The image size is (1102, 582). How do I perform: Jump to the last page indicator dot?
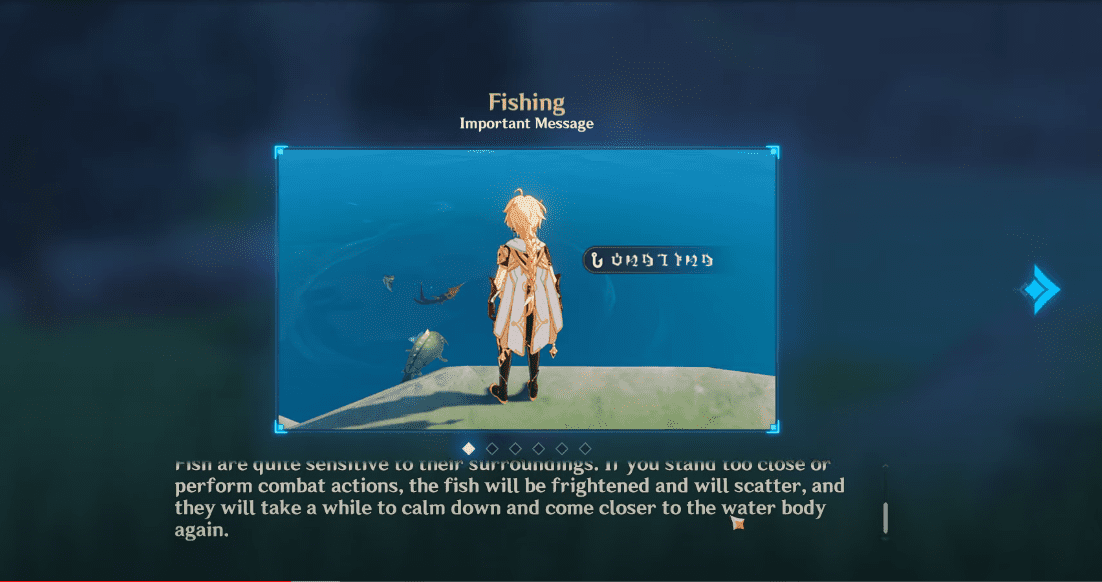(x=585, y=448)
